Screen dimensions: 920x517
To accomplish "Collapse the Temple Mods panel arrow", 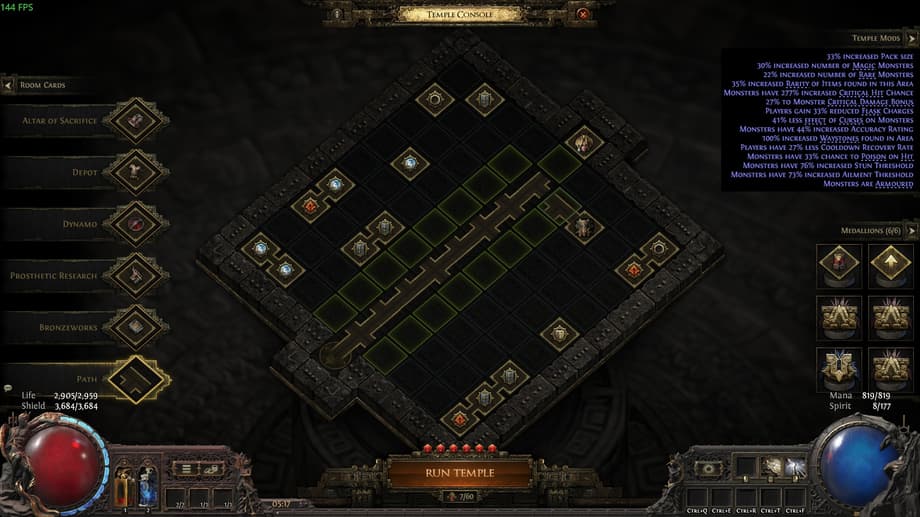I will [910, 38].
